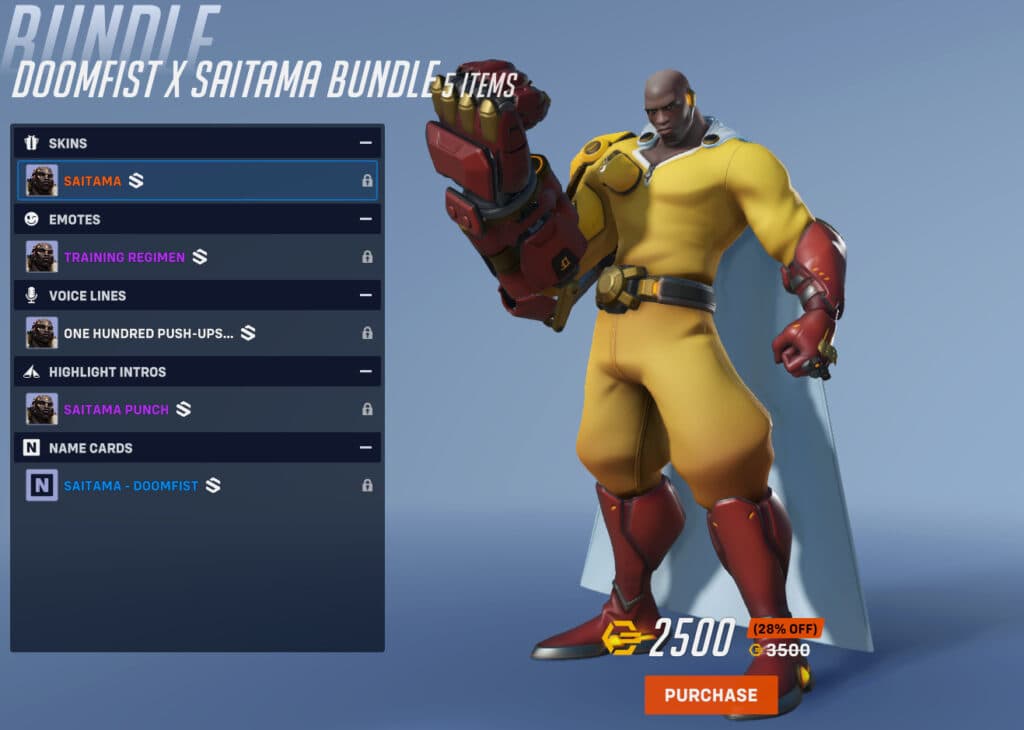
Task: Select the Saitama - Doomfist name card
Action: coord(197,486)
